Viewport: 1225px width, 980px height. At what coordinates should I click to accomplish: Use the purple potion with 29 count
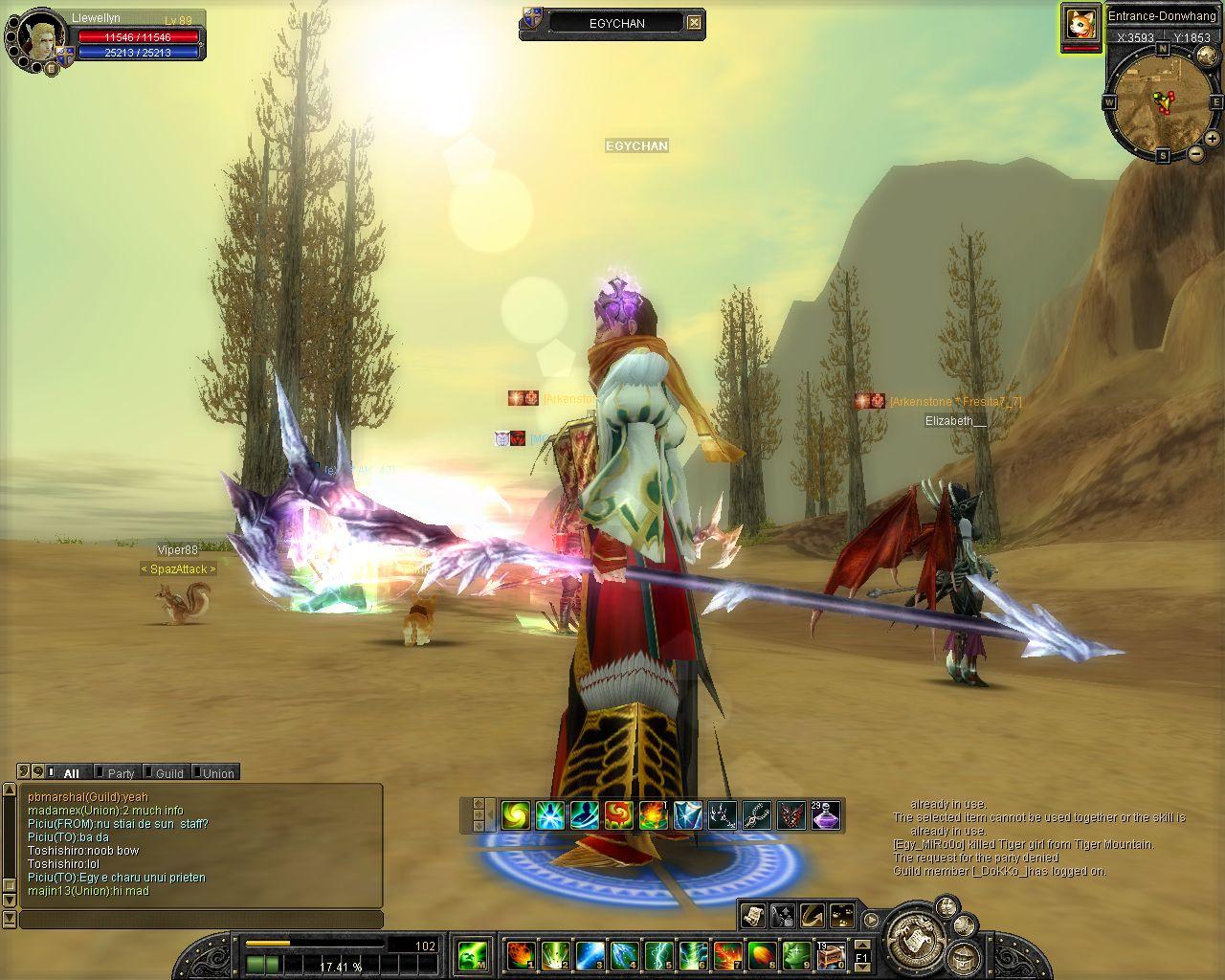point(826,815)
